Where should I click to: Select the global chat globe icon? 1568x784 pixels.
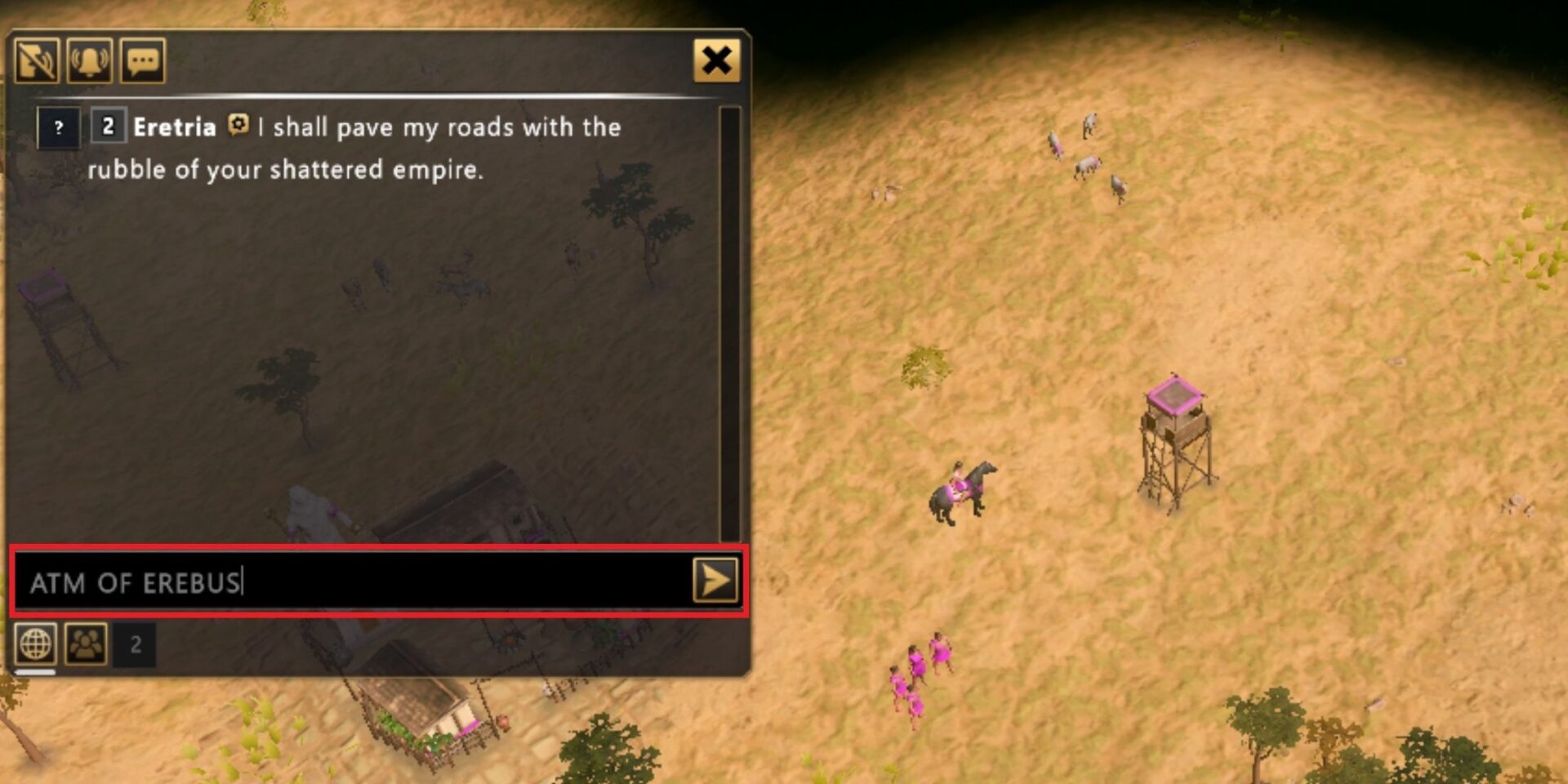[x=34, y=644]
